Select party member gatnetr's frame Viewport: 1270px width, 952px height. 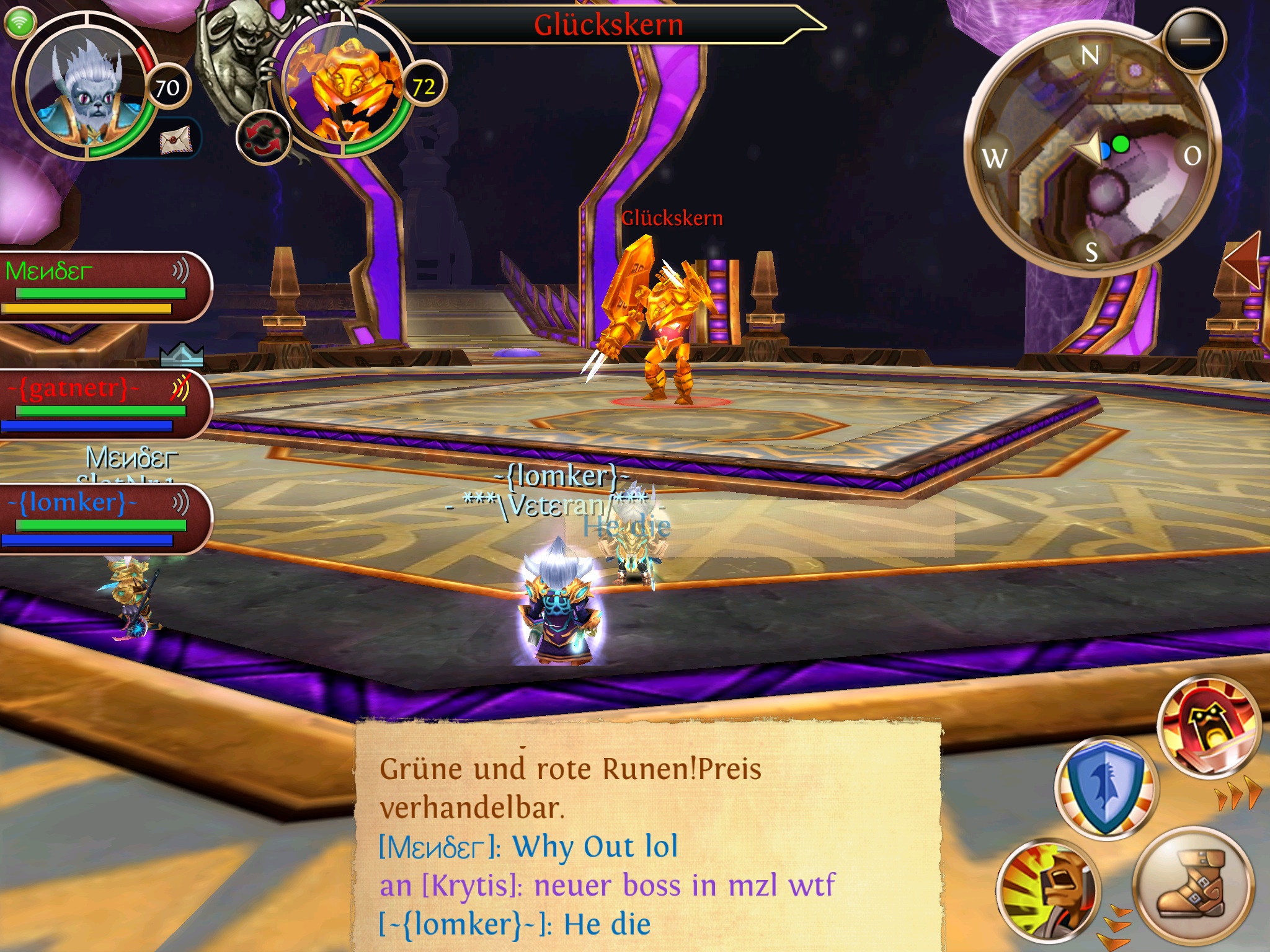pyautogui.click(x=99, y=404)
